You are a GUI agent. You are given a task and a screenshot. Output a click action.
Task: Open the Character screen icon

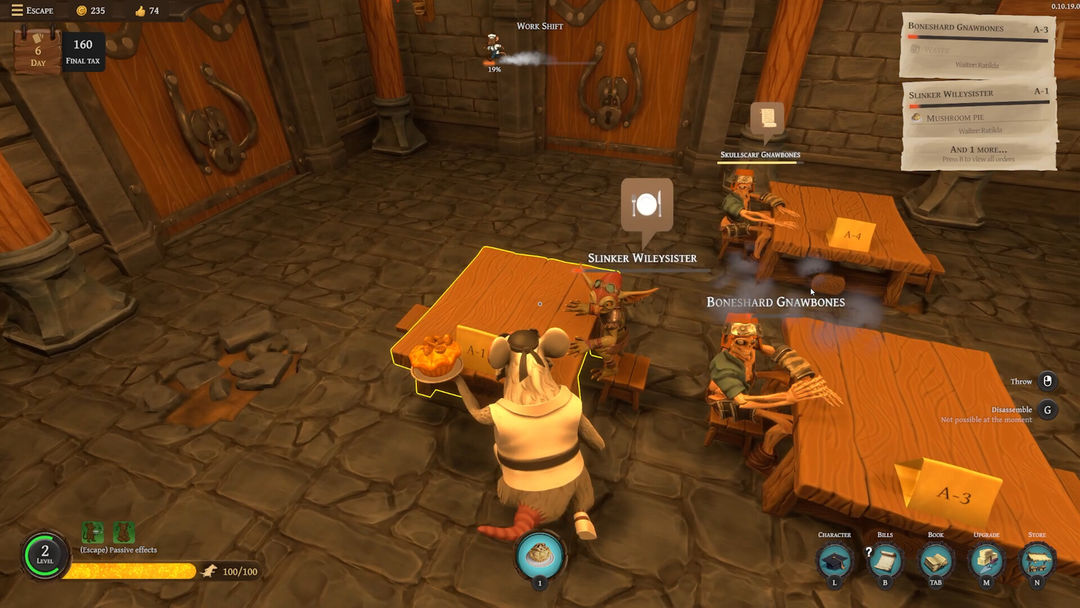835,561
